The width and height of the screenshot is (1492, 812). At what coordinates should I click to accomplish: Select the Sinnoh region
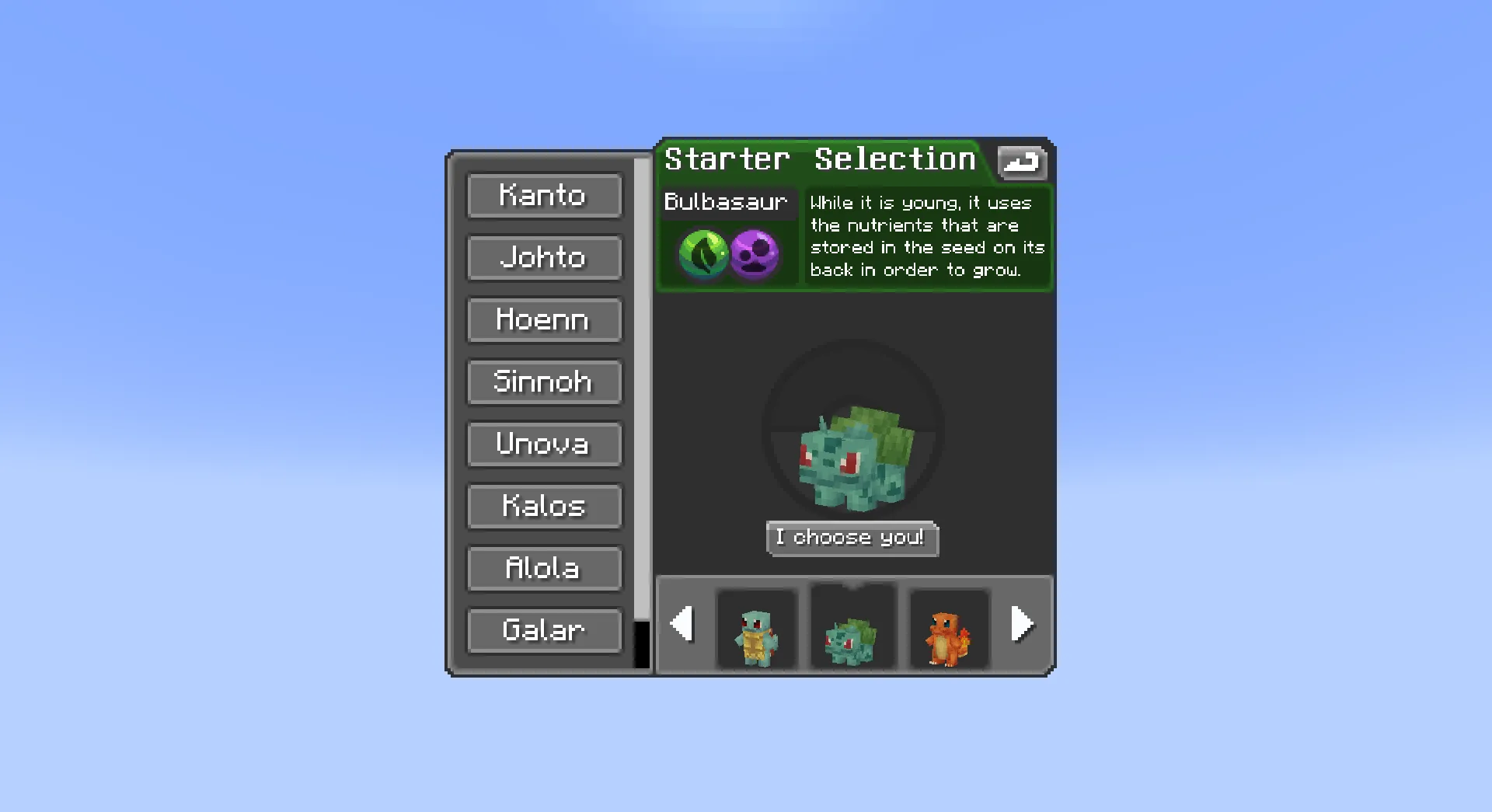544,382
